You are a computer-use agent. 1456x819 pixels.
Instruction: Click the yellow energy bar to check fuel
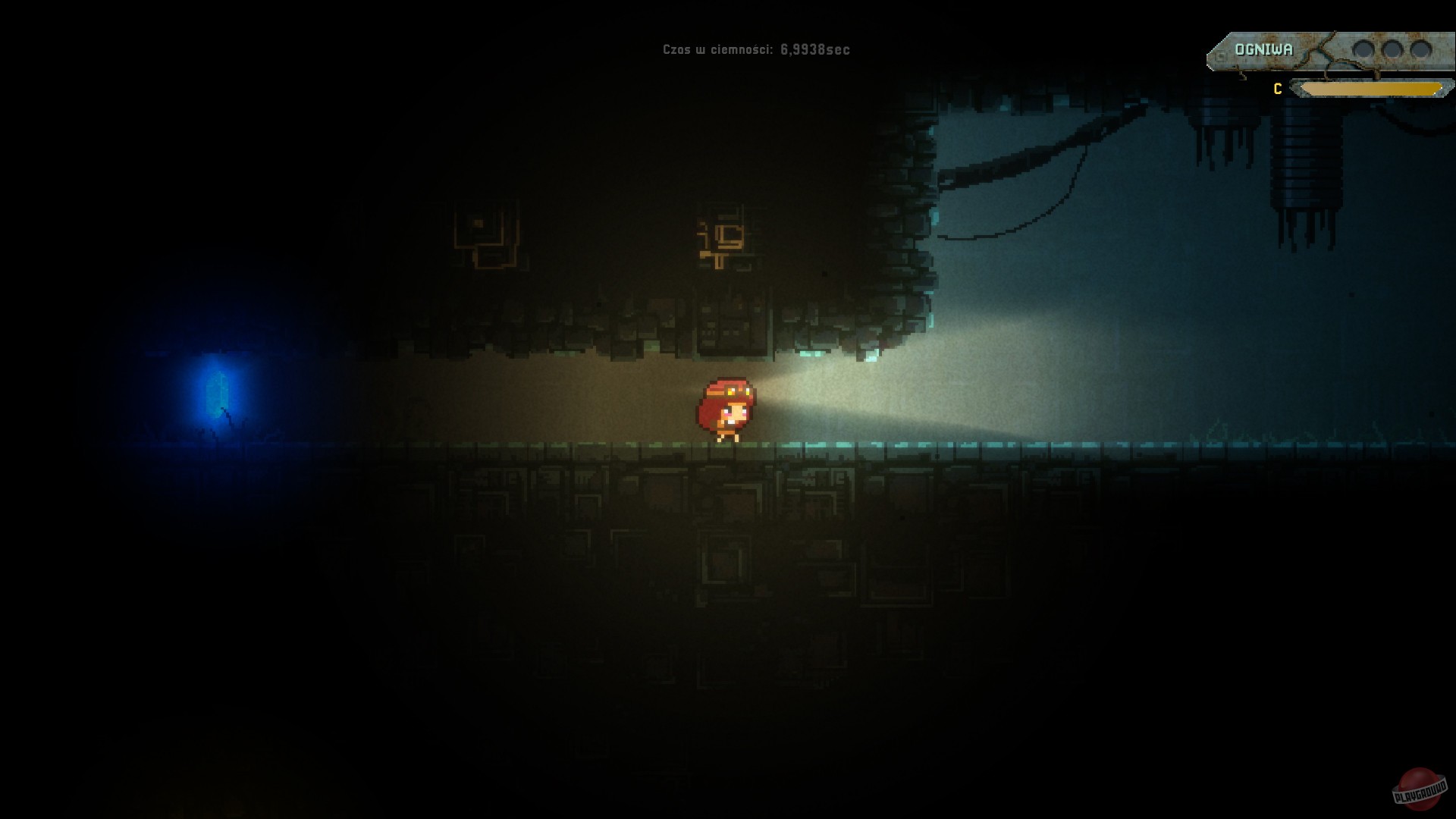point(1373,89)
